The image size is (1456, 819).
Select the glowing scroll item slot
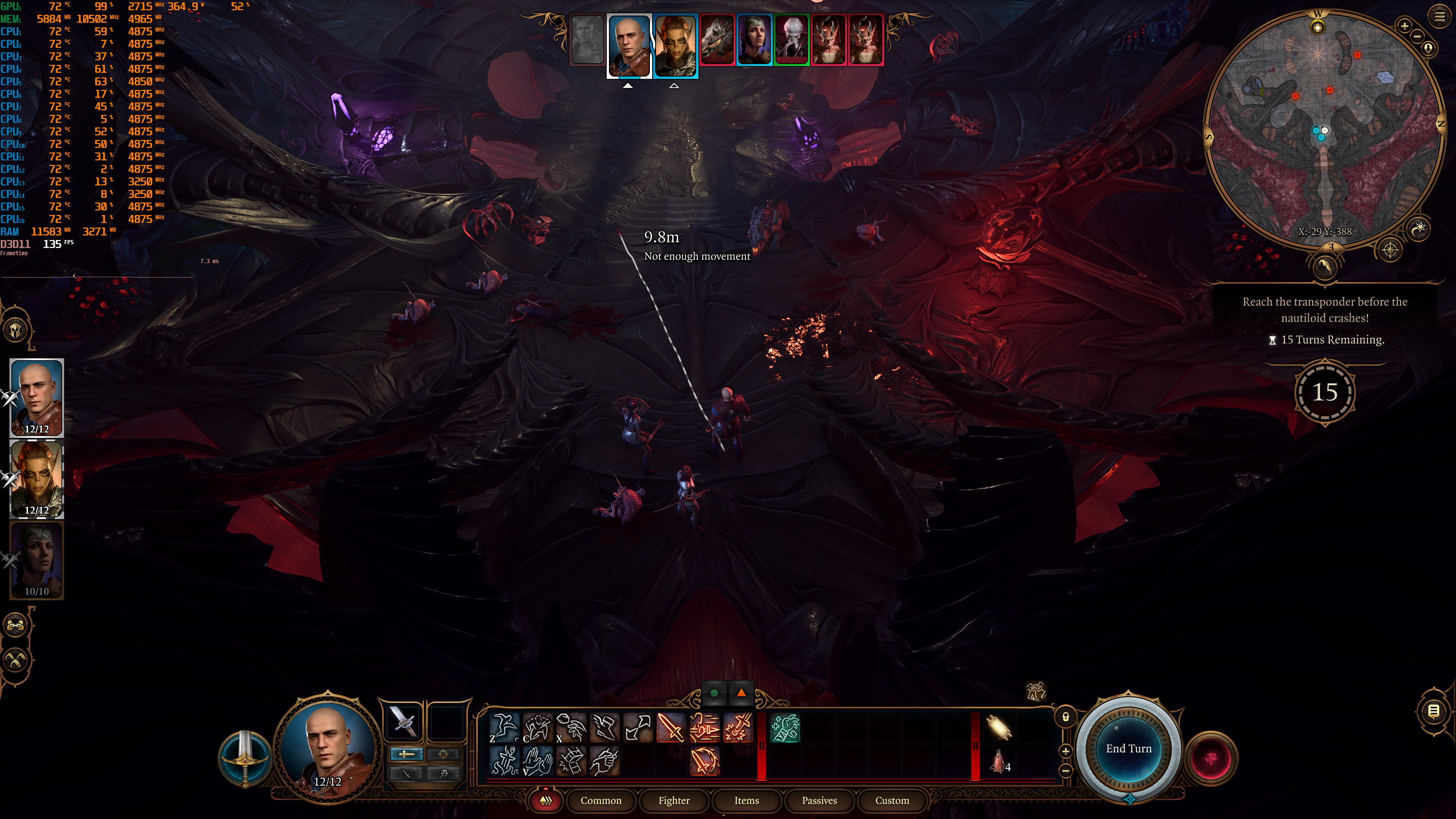[x=999, y=728]
